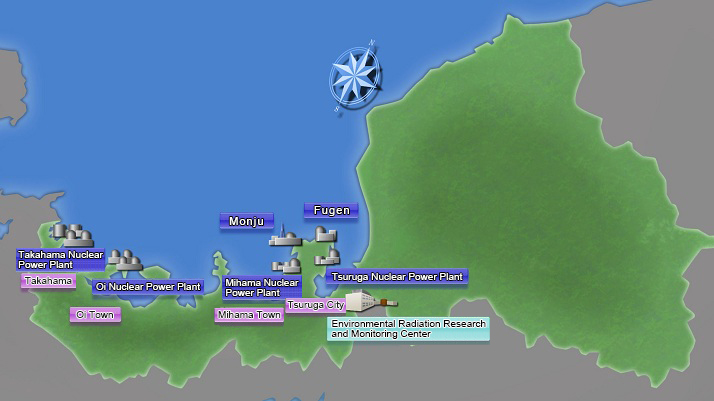This screenshot has width=714, height=401.
Task: Select the pink Oi Town label
Action: pos(96,315)
